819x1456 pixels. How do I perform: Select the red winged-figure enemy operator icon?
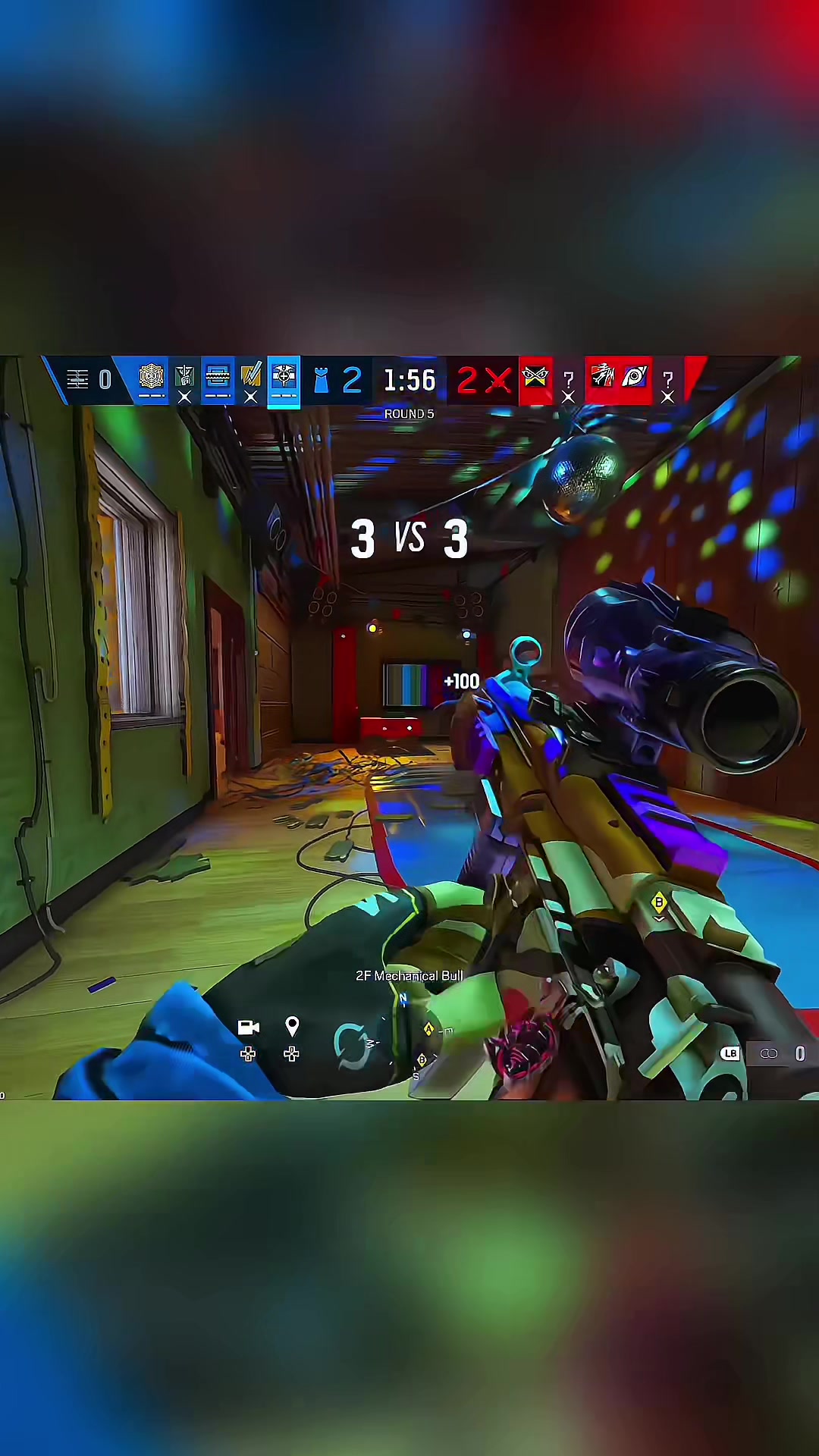pos(602,377)
